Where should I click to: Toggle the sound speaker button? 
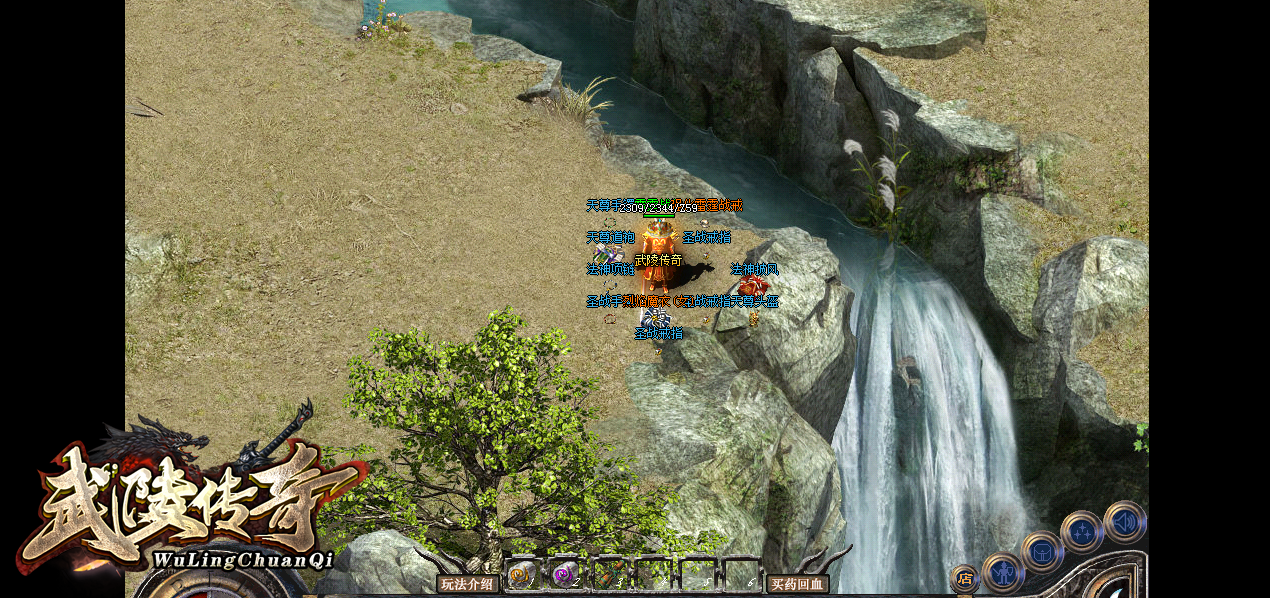[x=1125, y=522]
